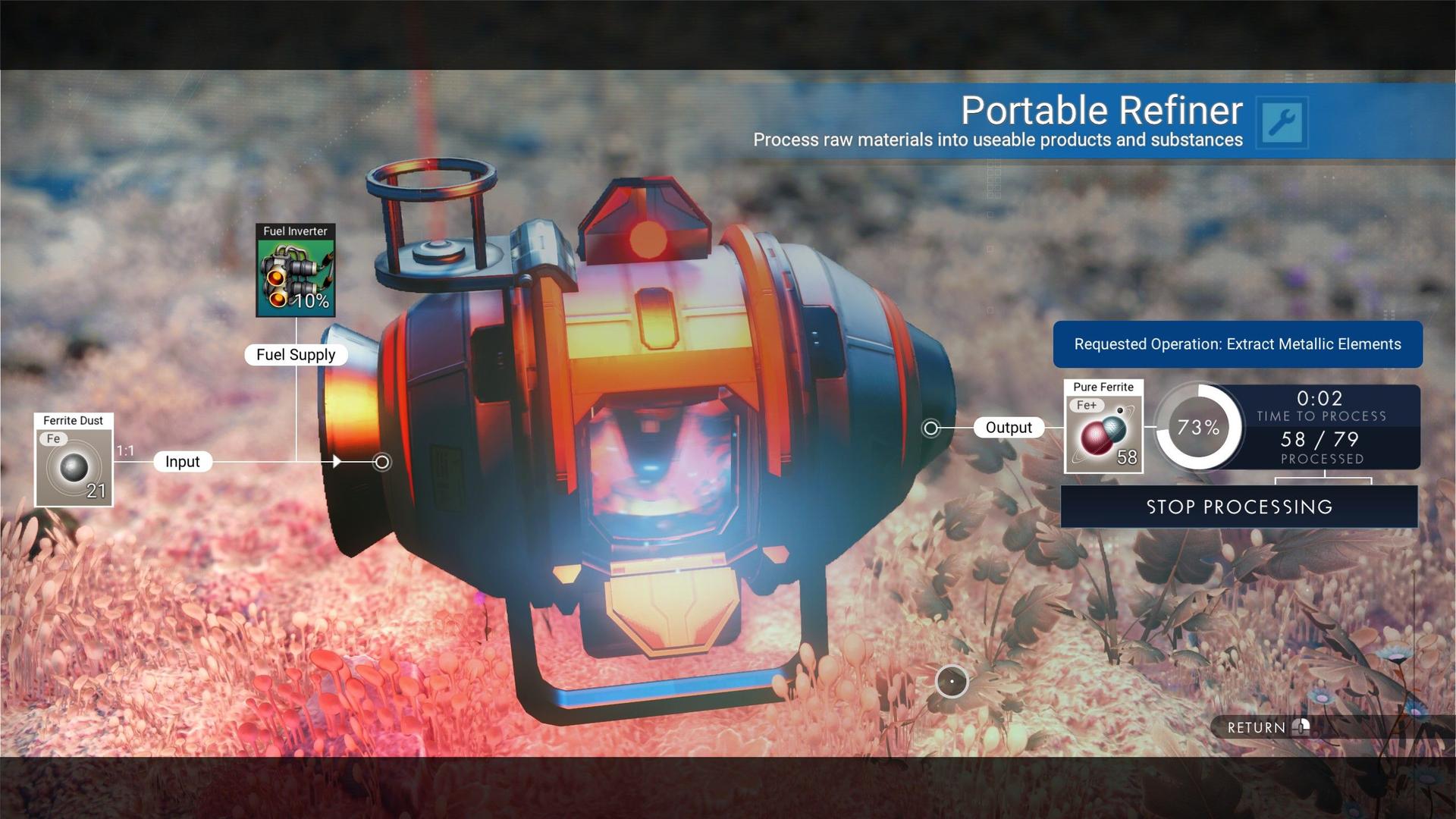Toggle the Input connector node

pos(381,461)
